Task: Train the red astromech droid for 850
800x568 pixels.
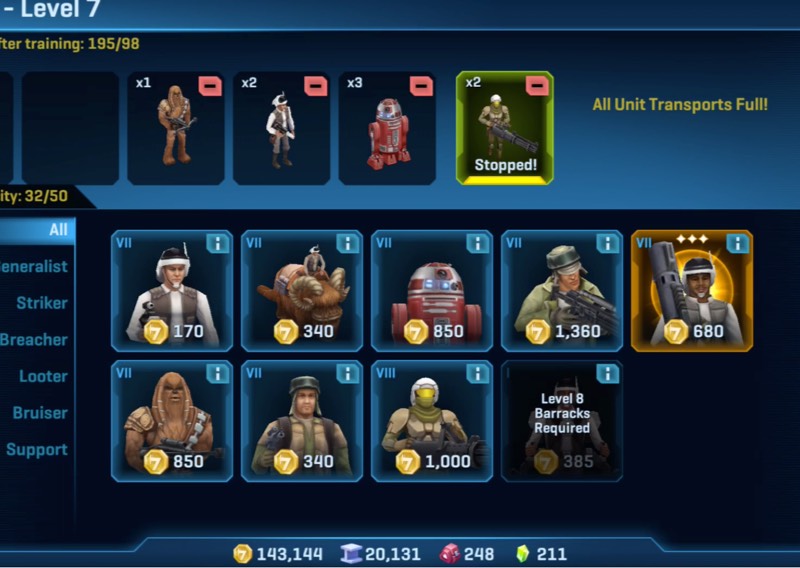Action: [x=431, y=291]
